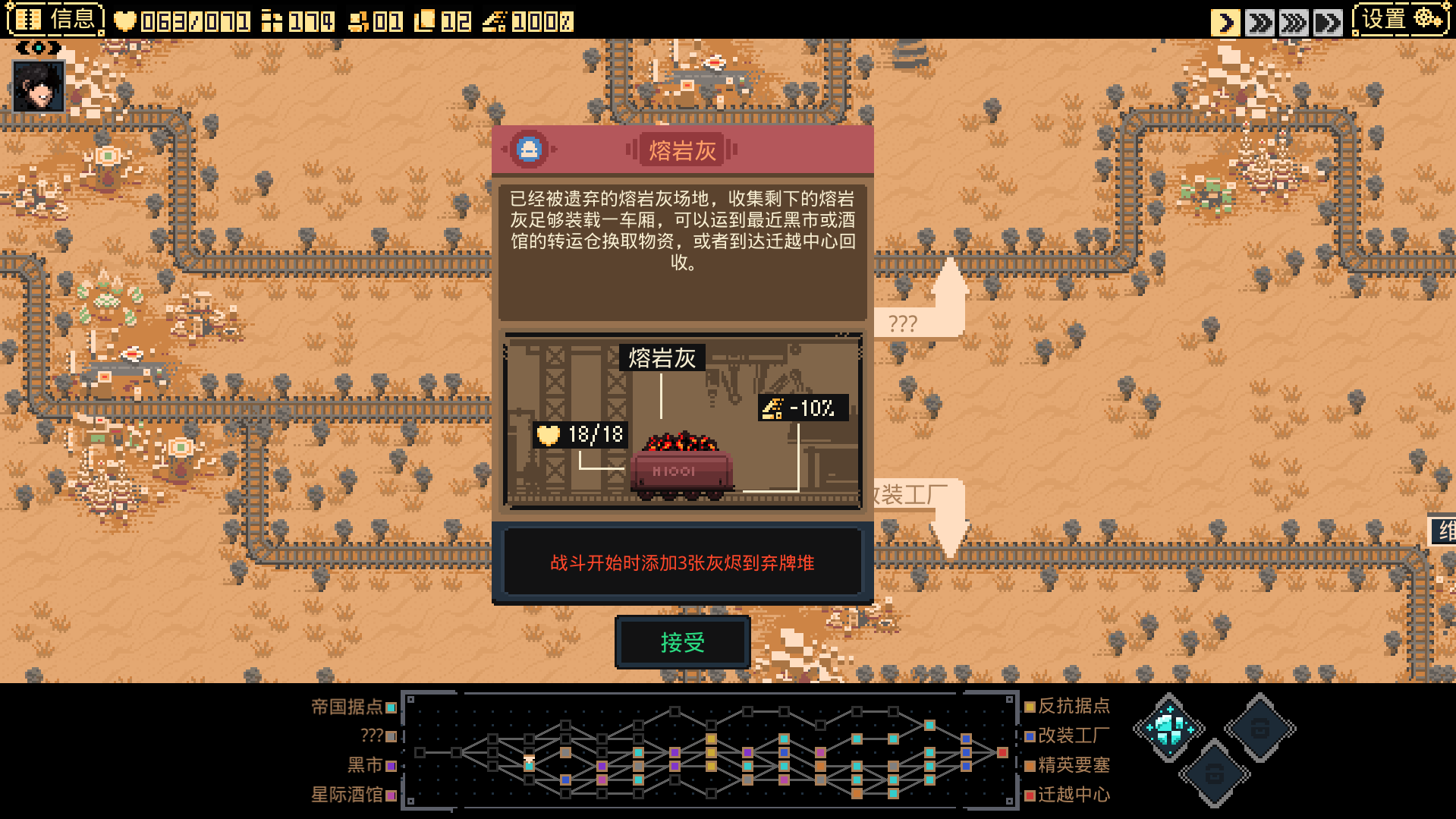Open the 信息 info panel
The image size is (1456, 819).
55,19
